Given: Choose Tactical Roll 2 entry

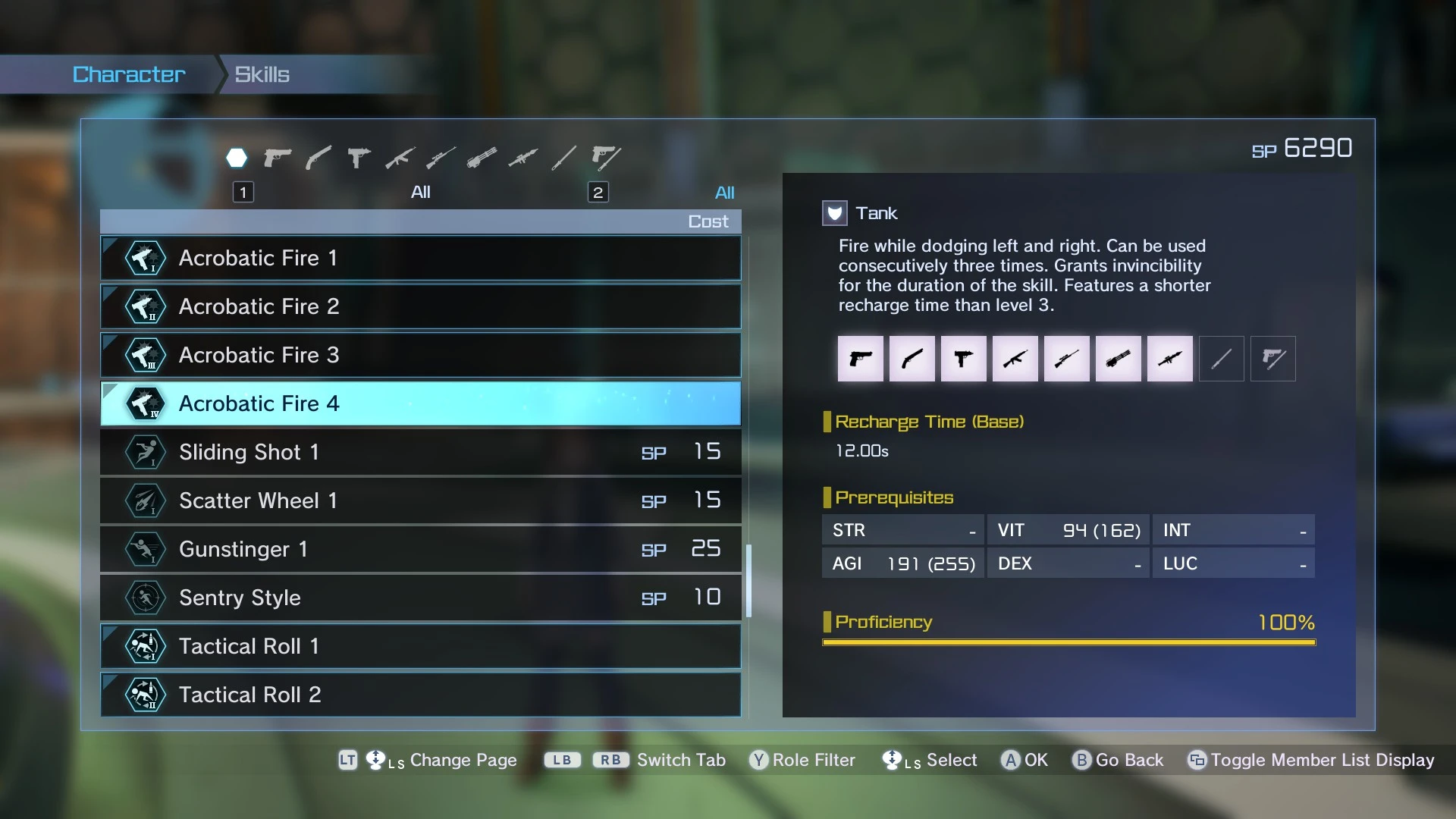Looking at the screenshot, I should click(x=420, y=695).
